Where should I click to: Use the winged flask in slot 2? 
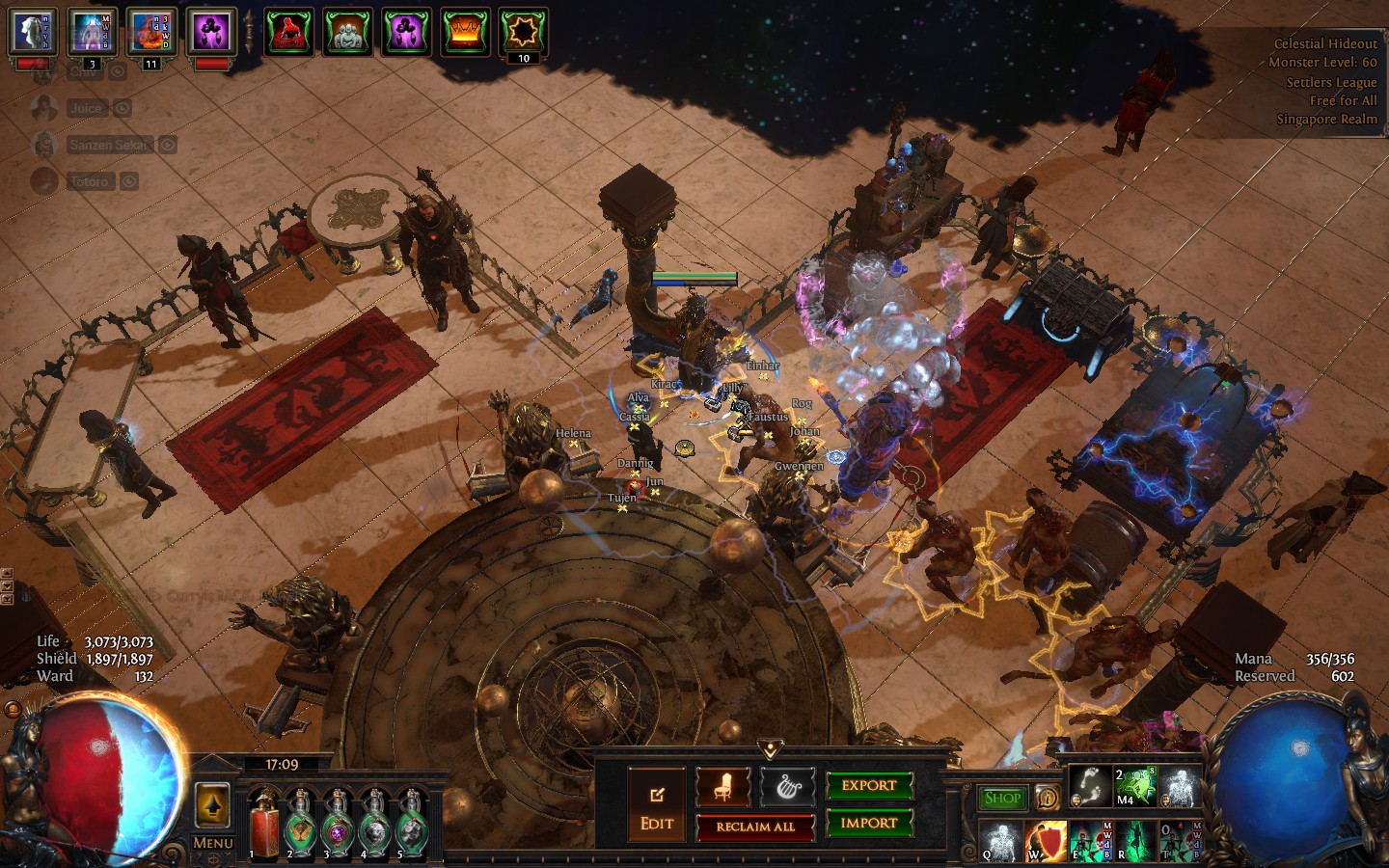click(x=301, y=827)
